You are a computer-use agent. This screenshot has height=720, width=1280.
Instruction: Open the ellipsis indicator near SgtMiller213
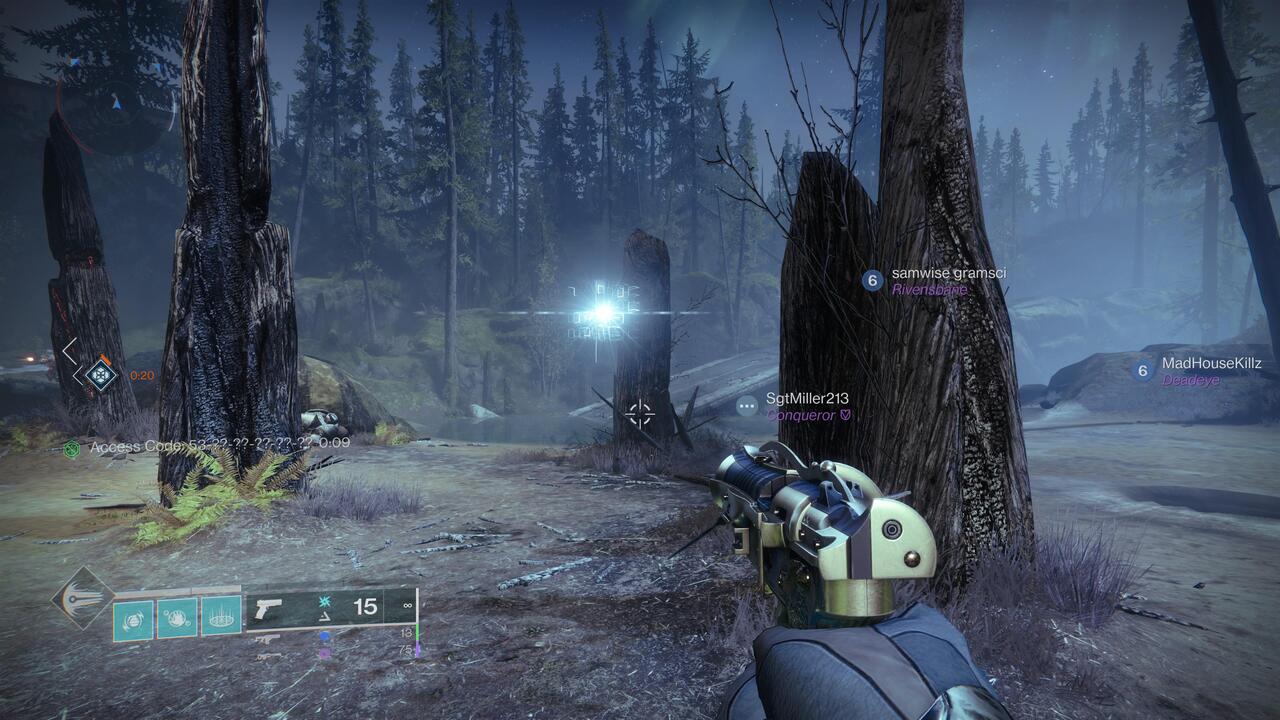coord(745,404)
